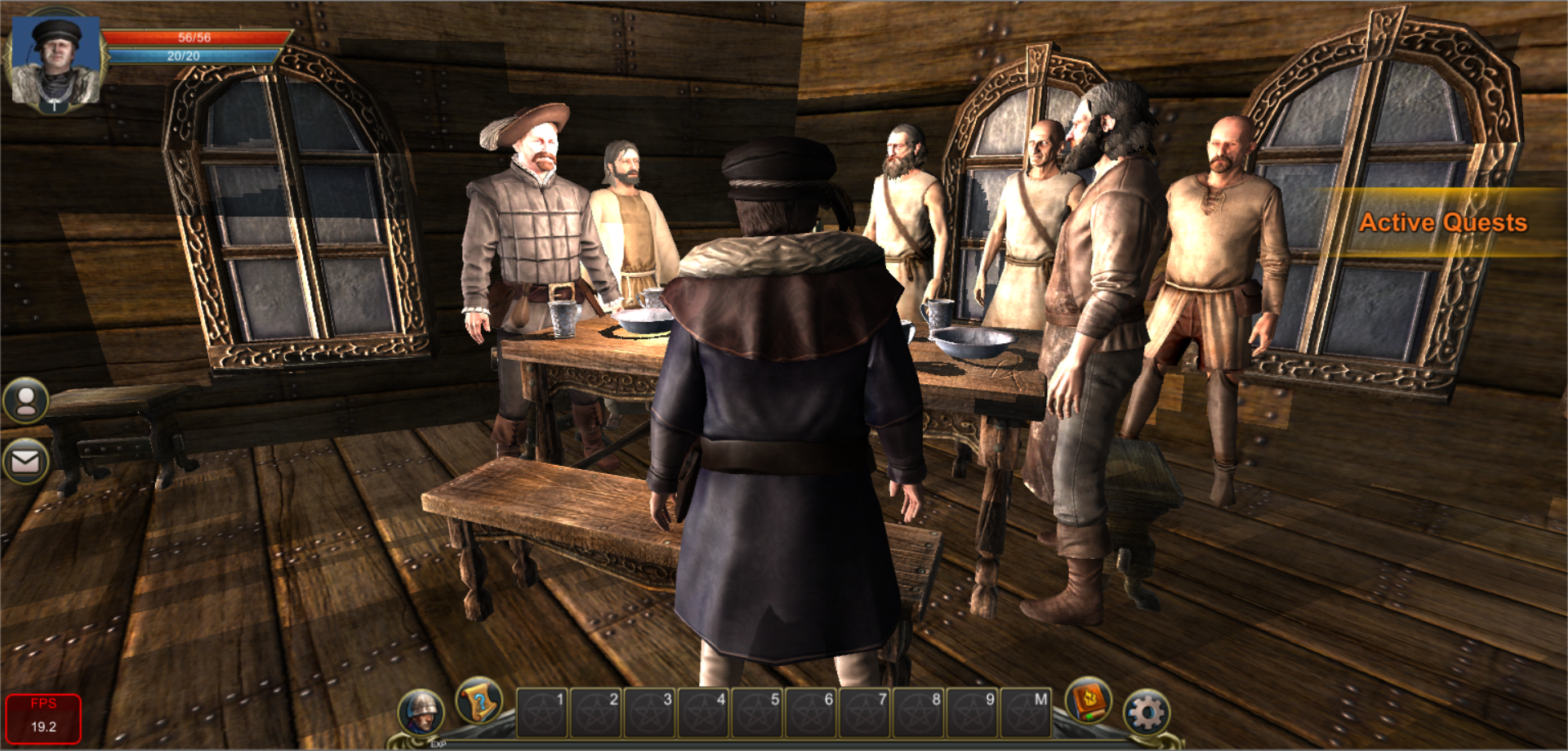This screenshot has width=1568, height=751.
Task: Select the hotbar slot labeled M
Action: (x=1026, y=713)
